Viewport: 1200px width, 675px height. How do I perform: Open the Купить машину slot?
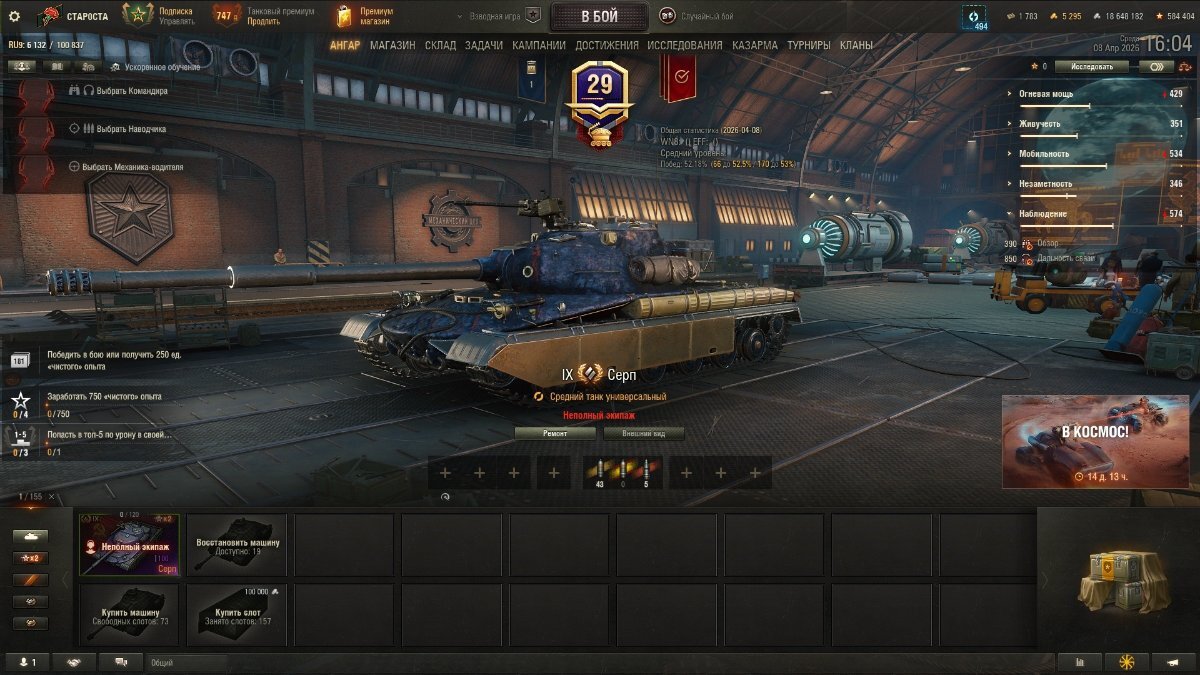130,615
